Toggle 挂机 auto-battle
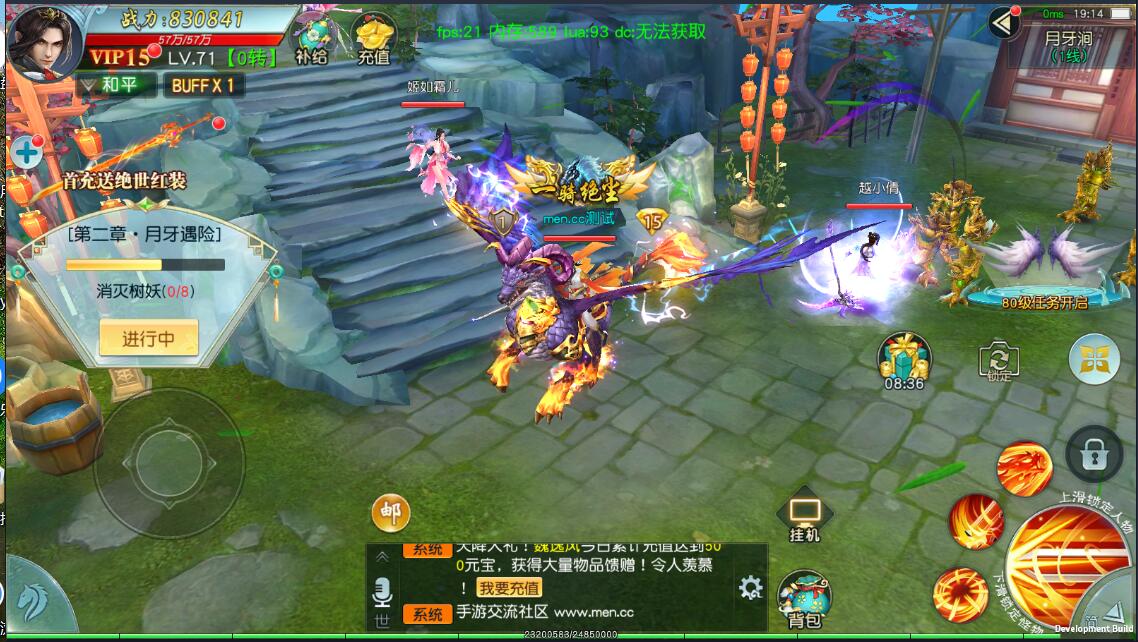The image size is (1138, 642). click(x=805, y=517)
